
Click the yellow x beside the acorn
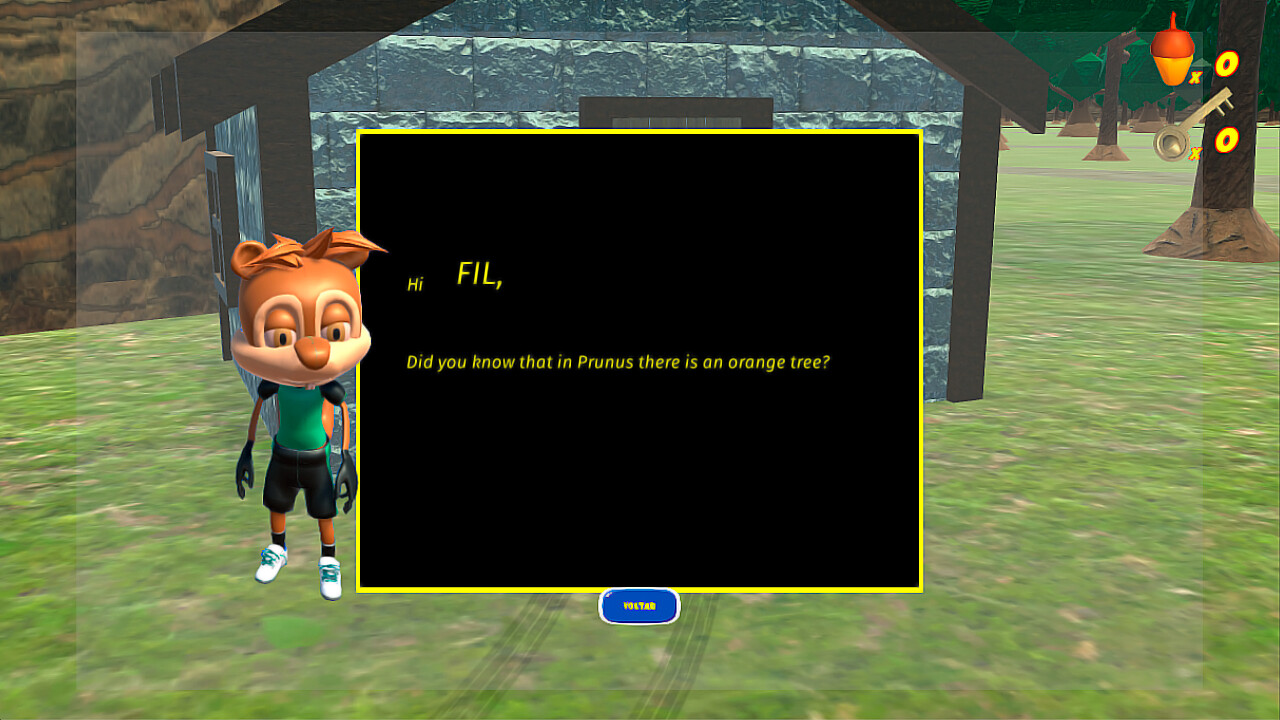coord(1196,78)
